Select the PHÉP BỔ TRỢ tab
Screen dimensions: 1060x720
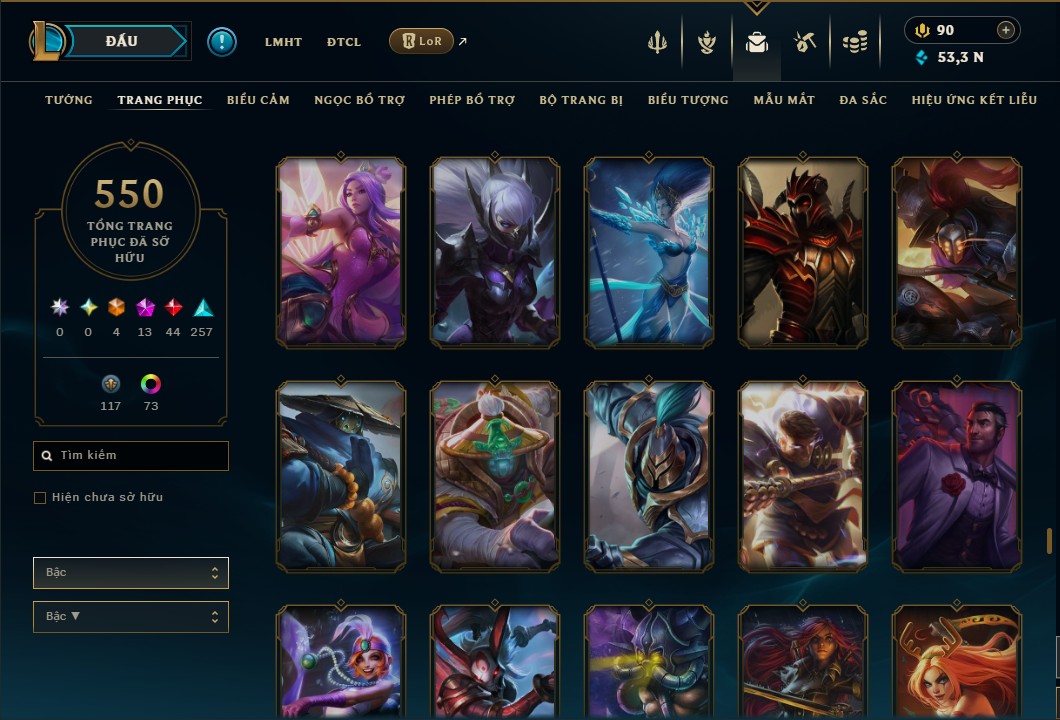[x=472, y=100]
